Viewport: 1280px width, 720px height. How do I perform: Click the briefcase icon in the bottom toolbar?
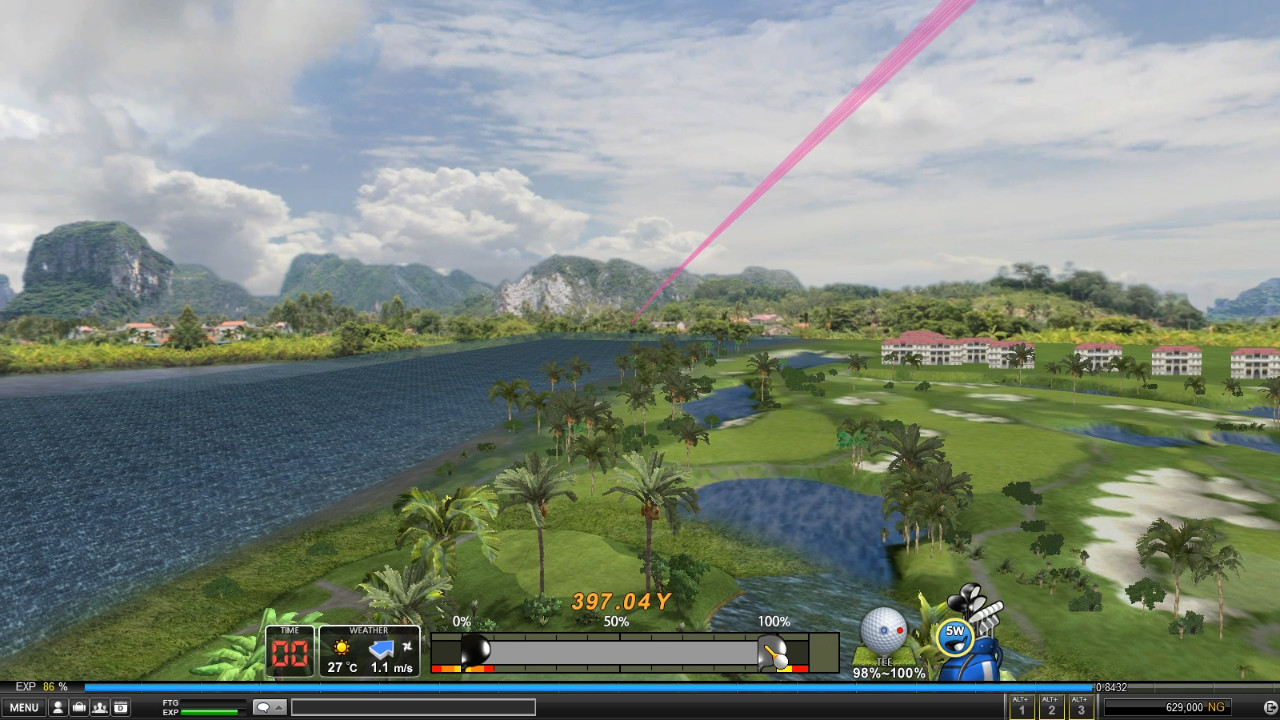tap(81, 706)
